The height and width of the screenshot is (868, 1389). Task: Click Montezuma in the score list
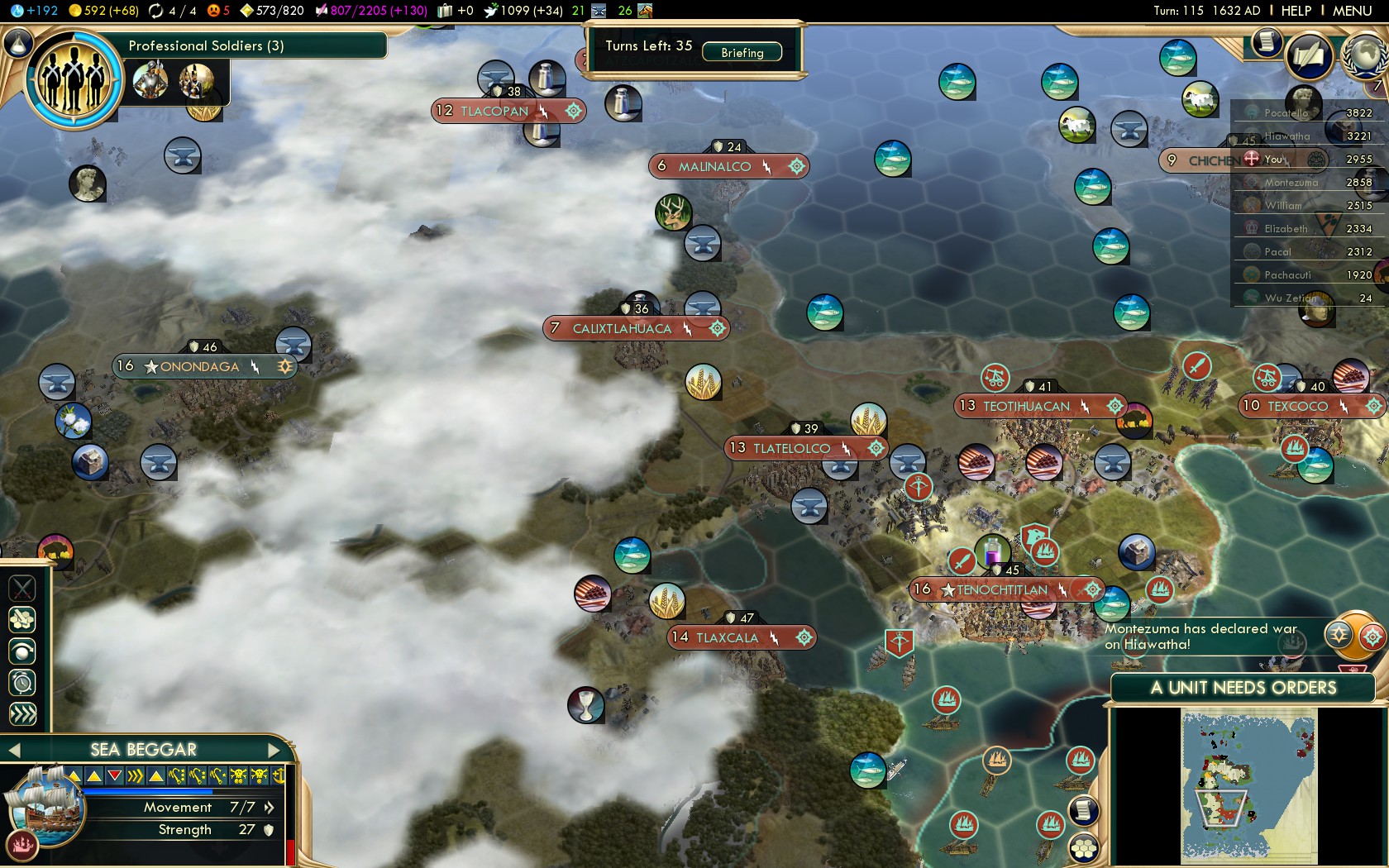point(1291,183)
